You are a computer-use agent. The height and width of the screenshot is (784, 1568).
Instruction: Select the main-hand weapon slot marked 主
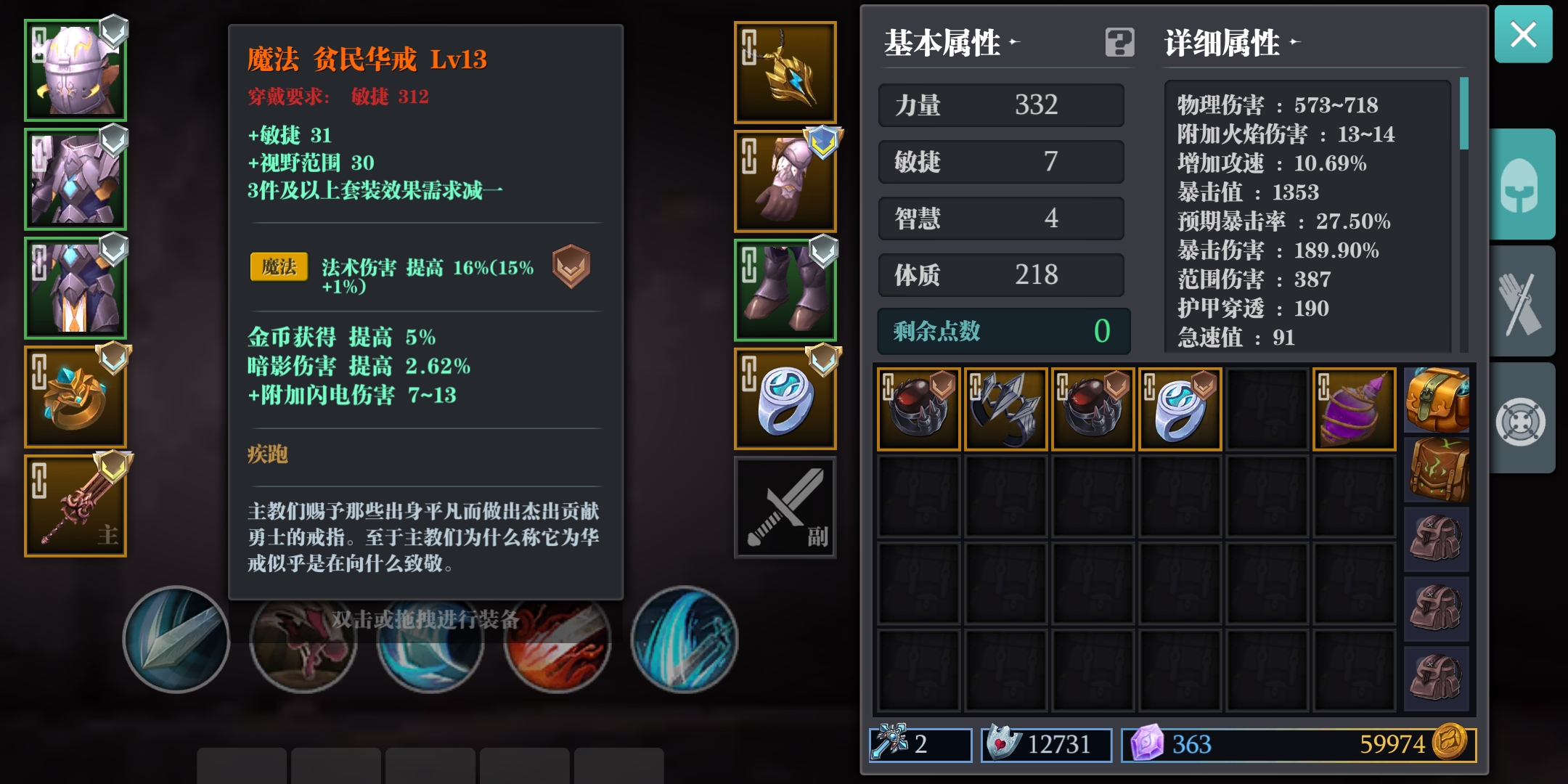point(75,505)
